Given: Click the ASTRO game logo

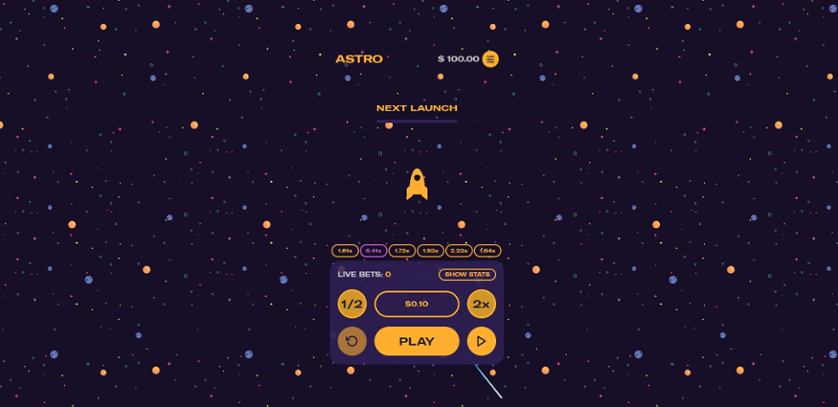Looking at the screenshot, I should tap(359, 59).
